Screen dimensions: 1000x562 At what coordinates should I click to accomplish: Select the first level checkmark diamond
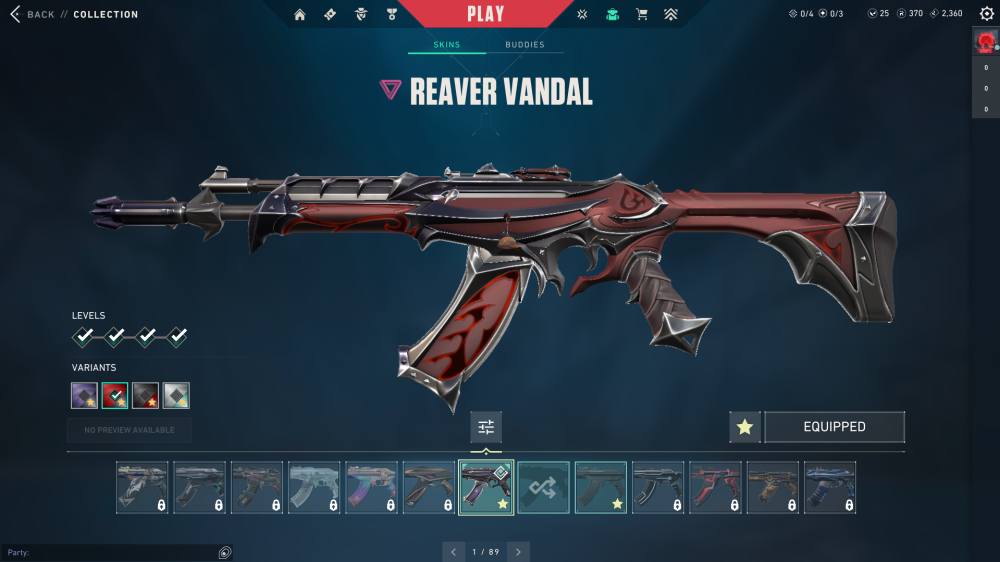pyautogui.click(x=85, y=336)
